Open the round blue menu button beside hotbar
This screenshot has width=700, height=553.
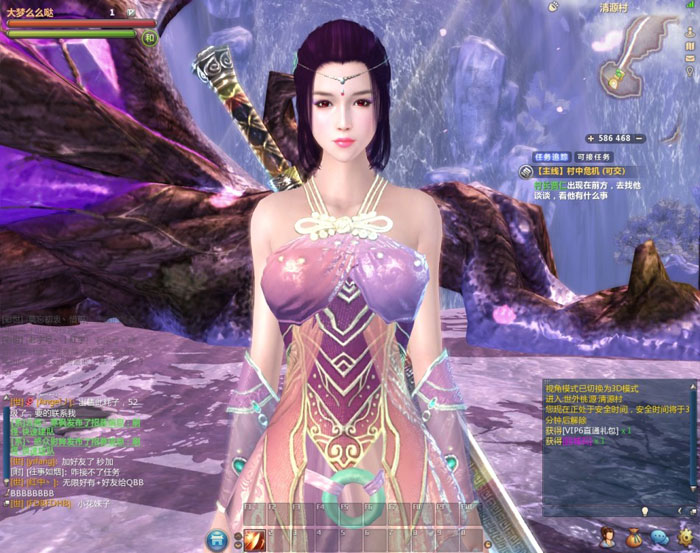(216, 540)
